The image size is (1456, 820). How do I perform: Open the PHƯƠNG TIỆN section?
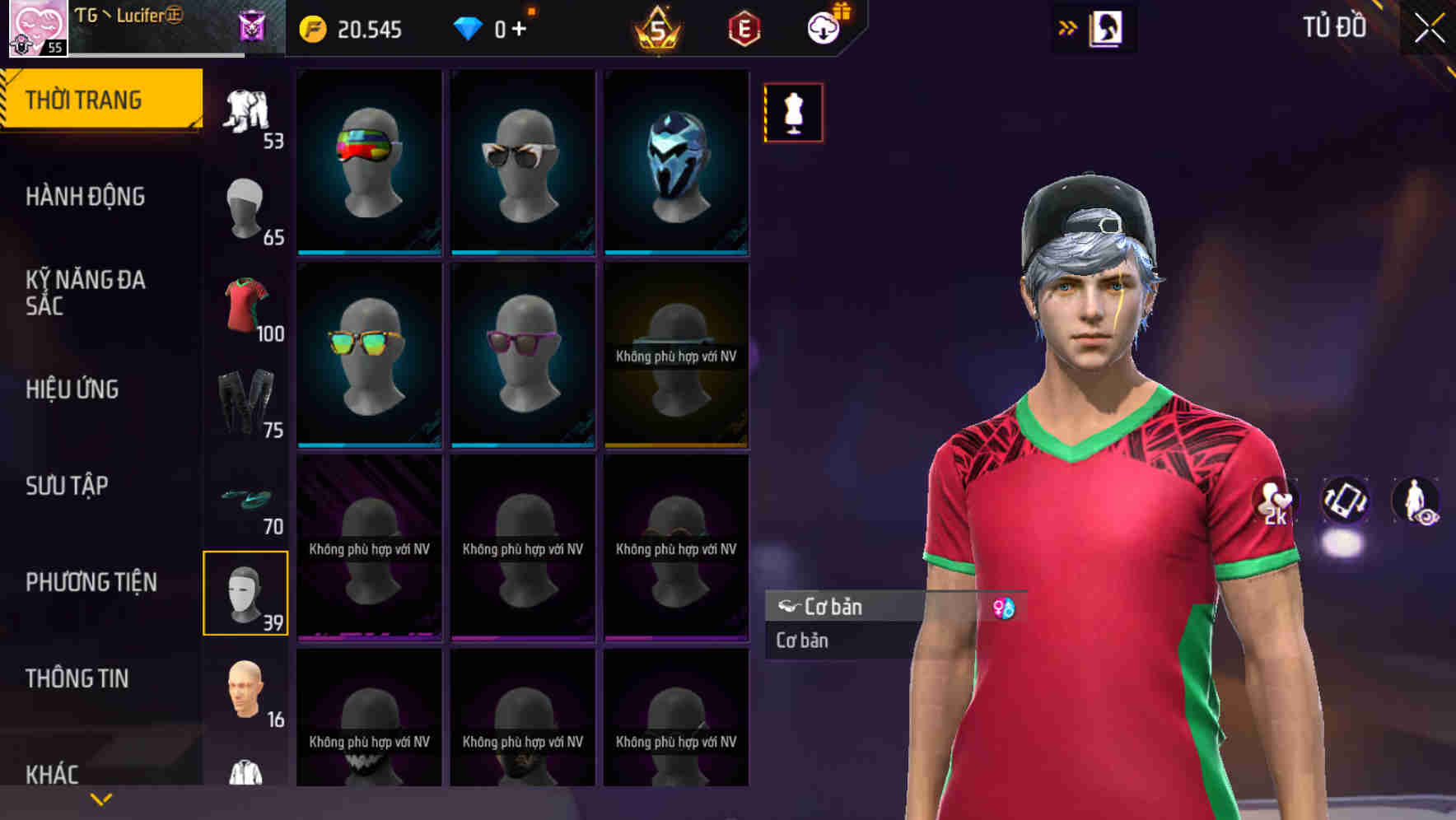(x=91, y=581)
